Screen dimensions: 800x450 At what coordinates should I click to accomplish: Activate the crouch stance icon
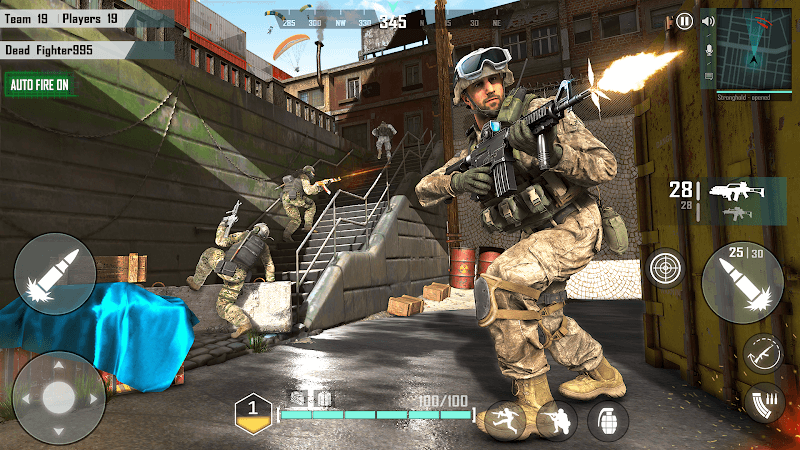point(557,421)
